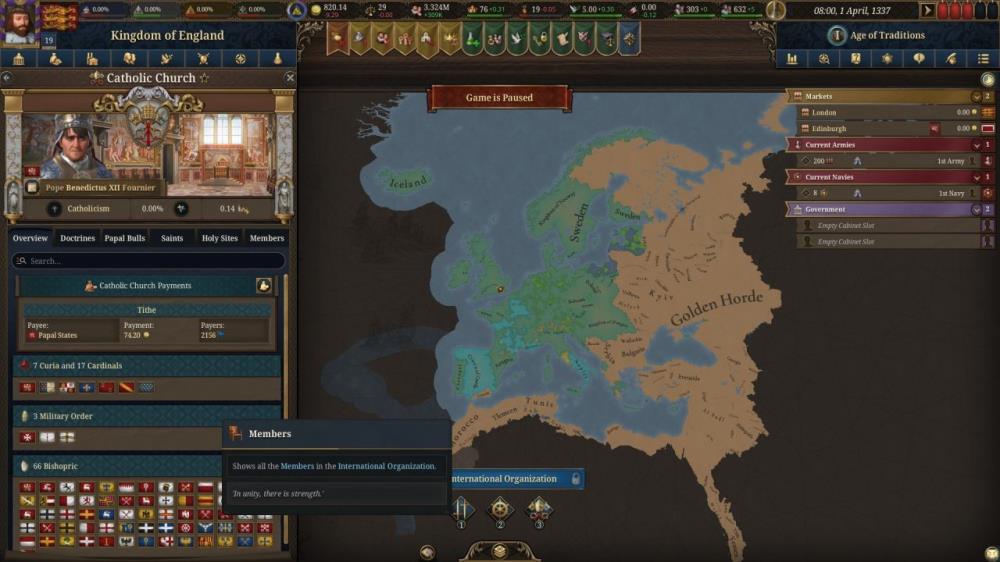Viewport: 1000px width, 562px height.
Task: Switch to the Doctrines tab
Action: point(77,238)
